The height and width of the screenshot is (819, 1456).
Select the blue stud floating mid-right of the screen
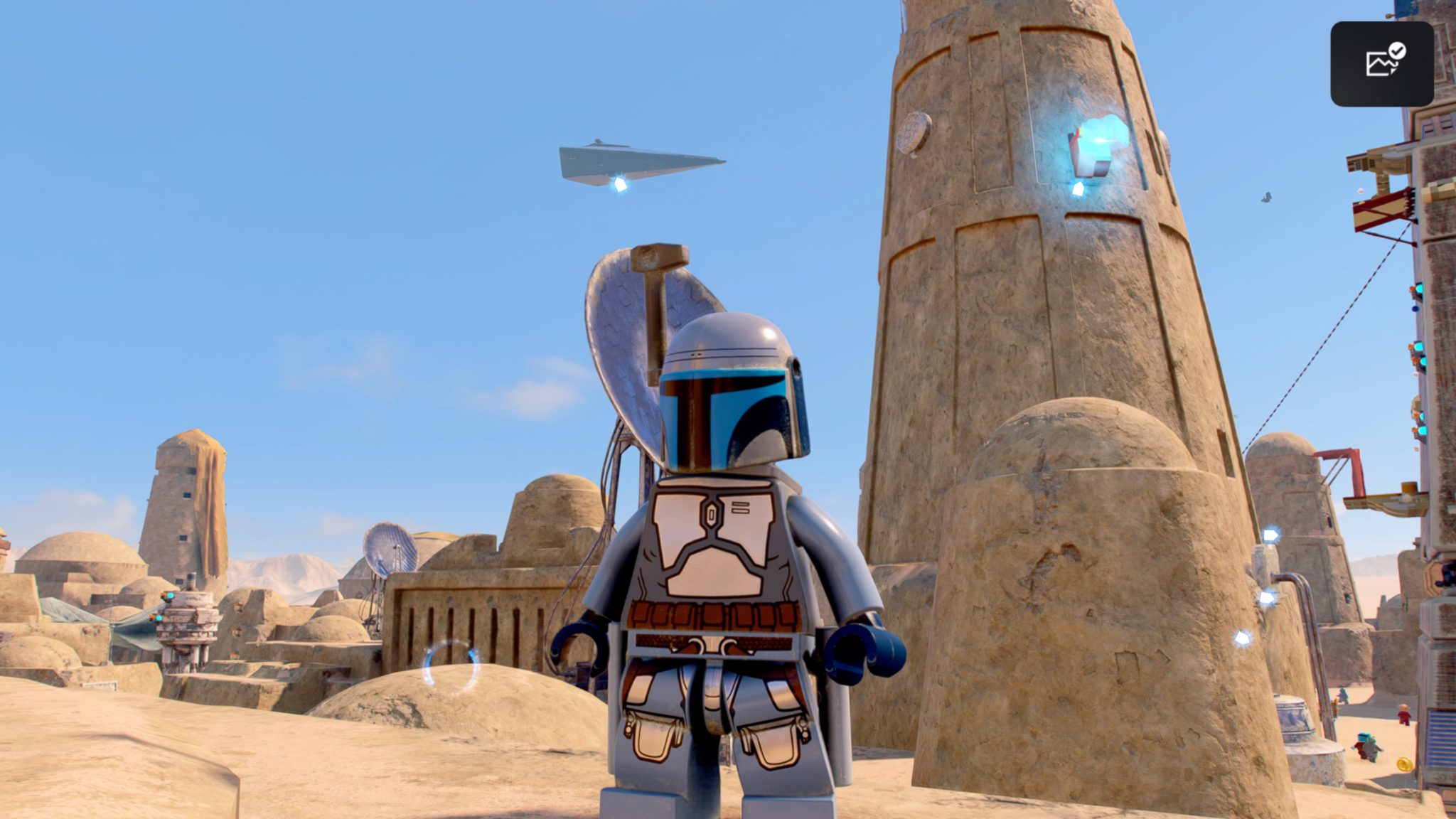1268,596
